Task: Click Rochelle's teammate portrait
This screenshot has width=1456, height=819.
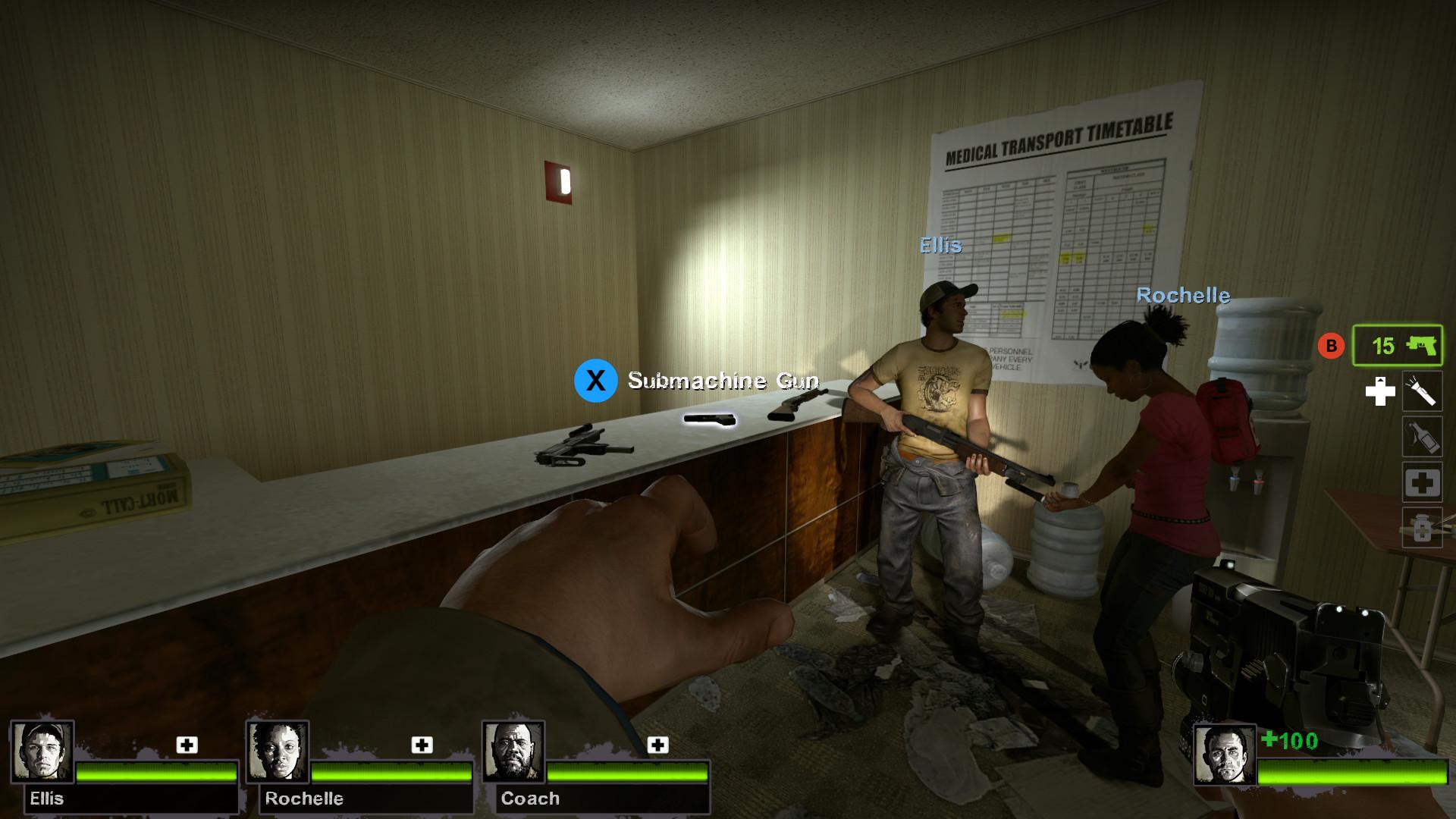Action: (x=278, y=752)
